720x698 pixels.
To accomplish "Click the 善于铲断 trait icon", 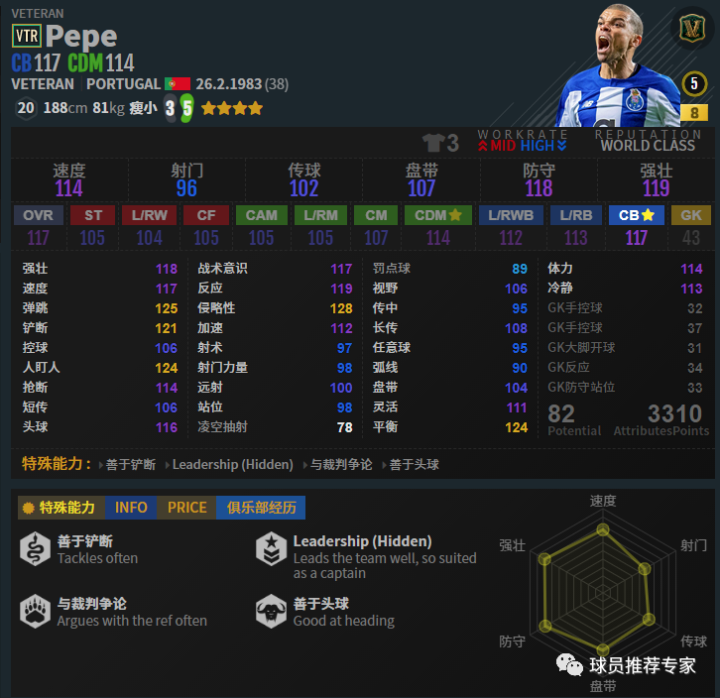I will click(36, 549).
